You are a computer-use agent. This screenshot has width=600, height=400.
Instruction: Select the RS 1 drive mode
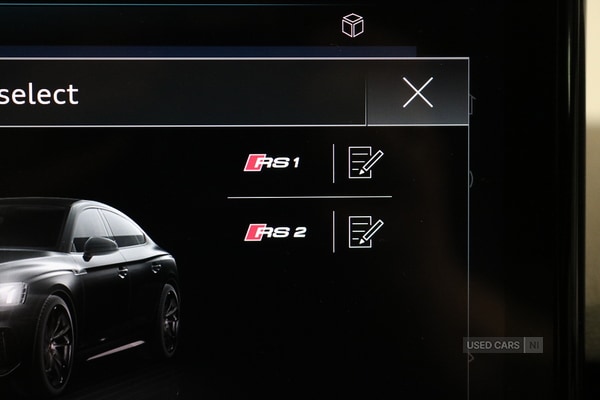273,162
